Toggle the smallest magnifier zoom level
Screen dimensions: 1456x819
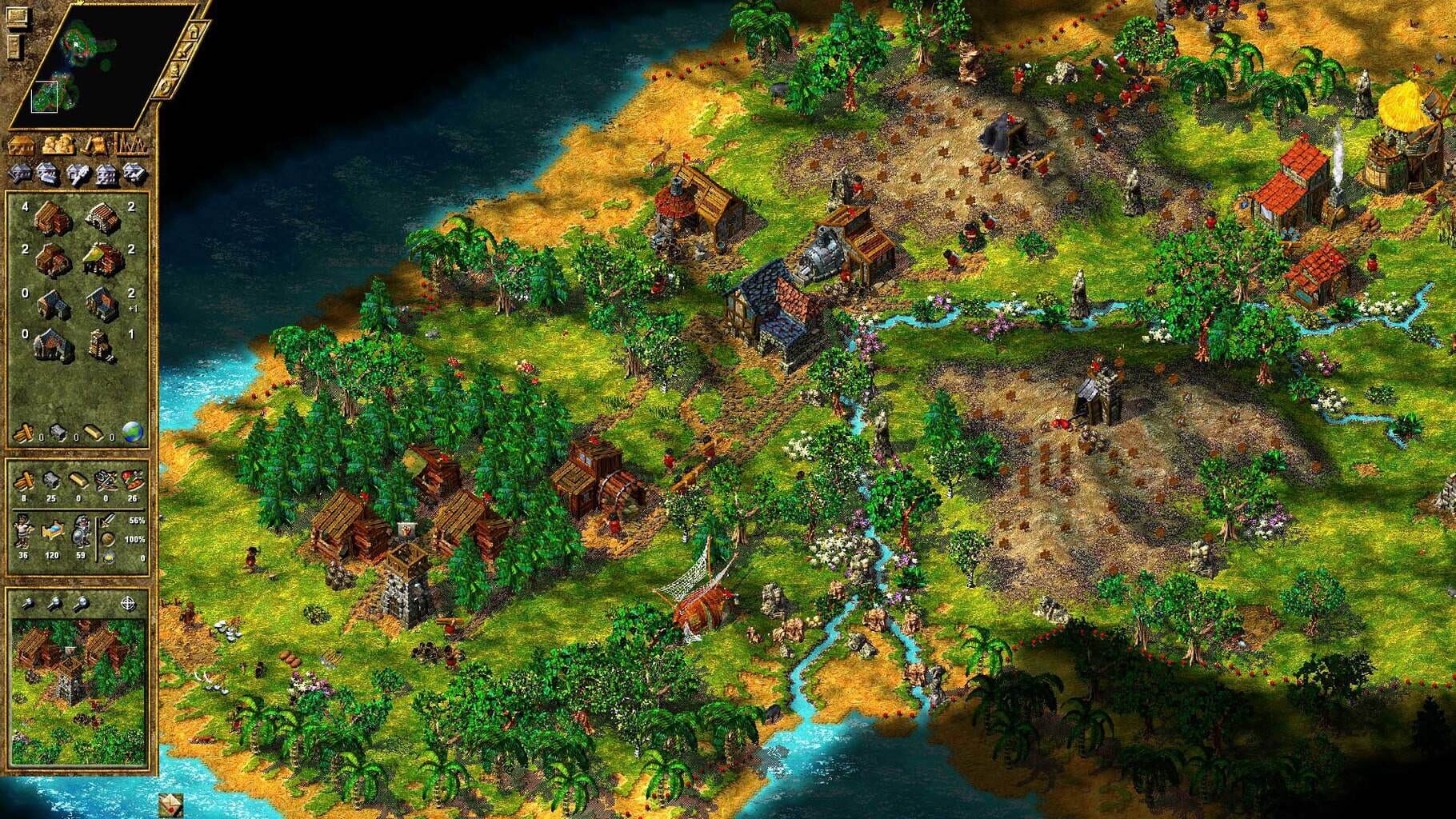click(29, 604)
